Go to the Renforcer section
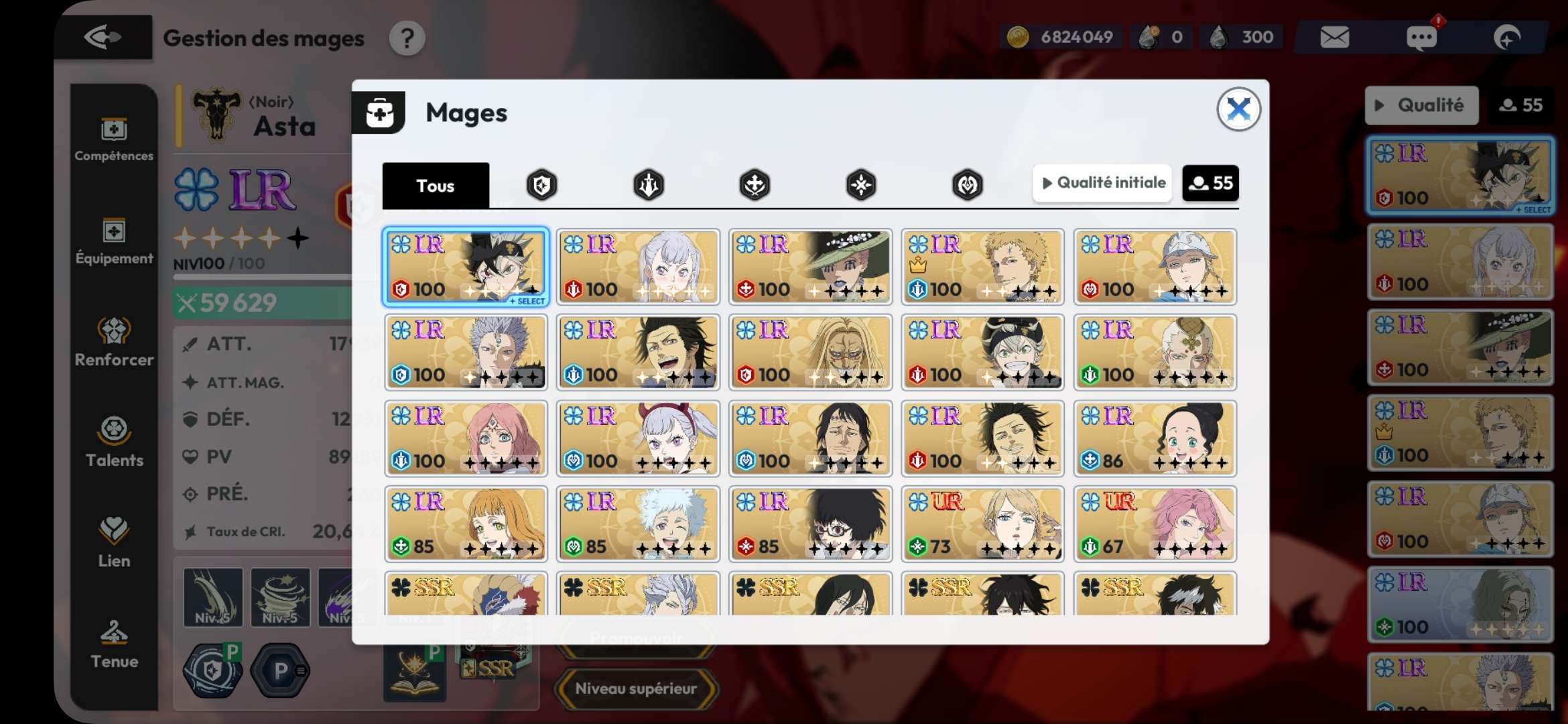 [114, 342]
